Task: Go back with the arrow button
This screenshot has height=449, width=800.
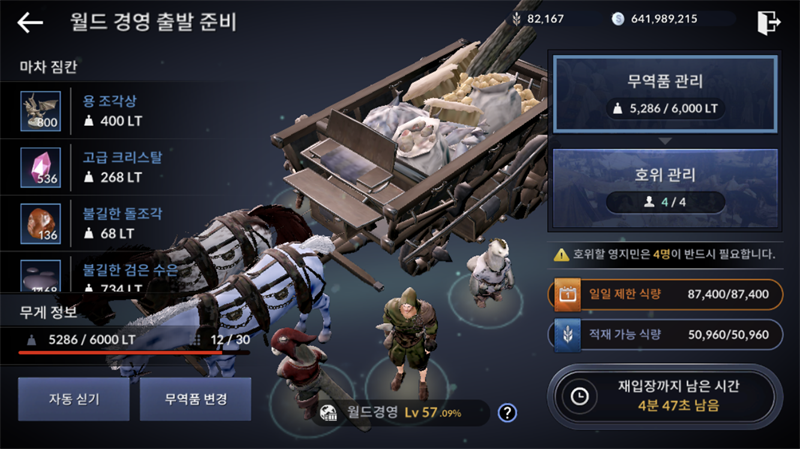Action: click(30, 22)
